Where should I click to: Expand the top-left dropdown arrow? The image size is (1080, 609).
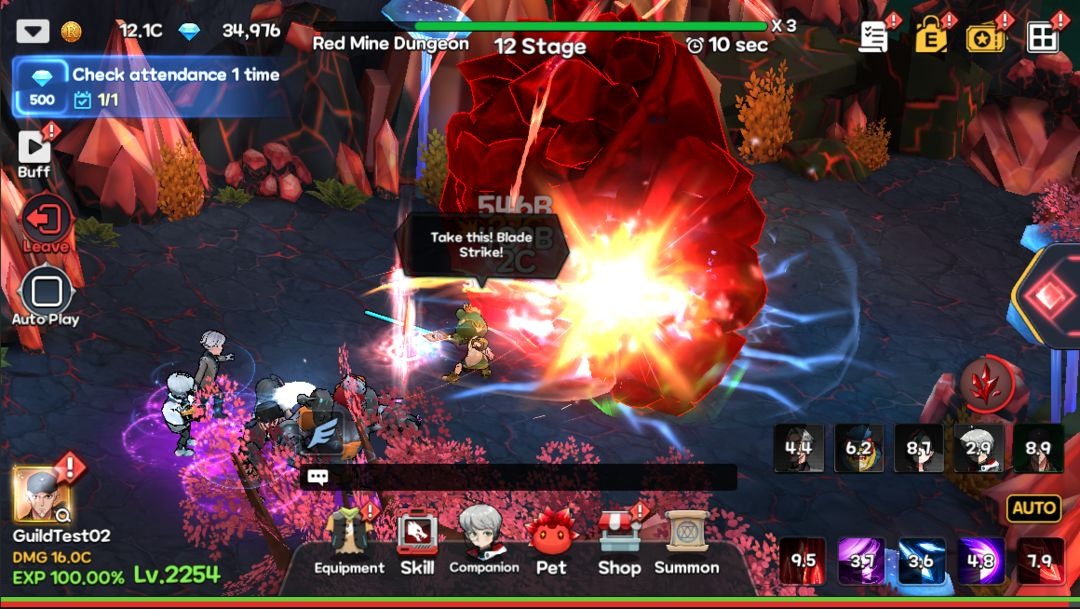click(33, 31)
